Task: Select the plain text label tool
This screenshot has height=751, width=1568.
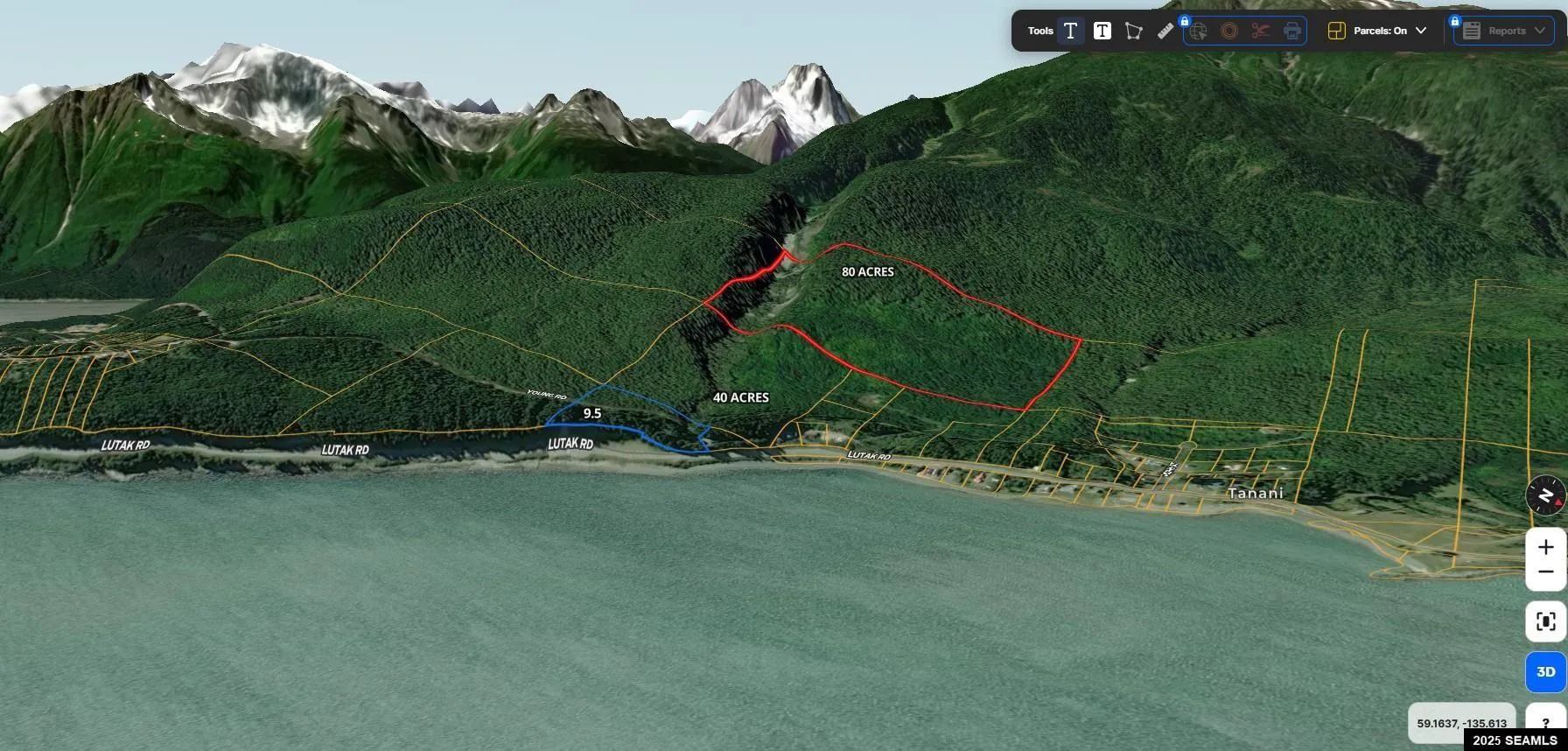Action: (1070, 31)
